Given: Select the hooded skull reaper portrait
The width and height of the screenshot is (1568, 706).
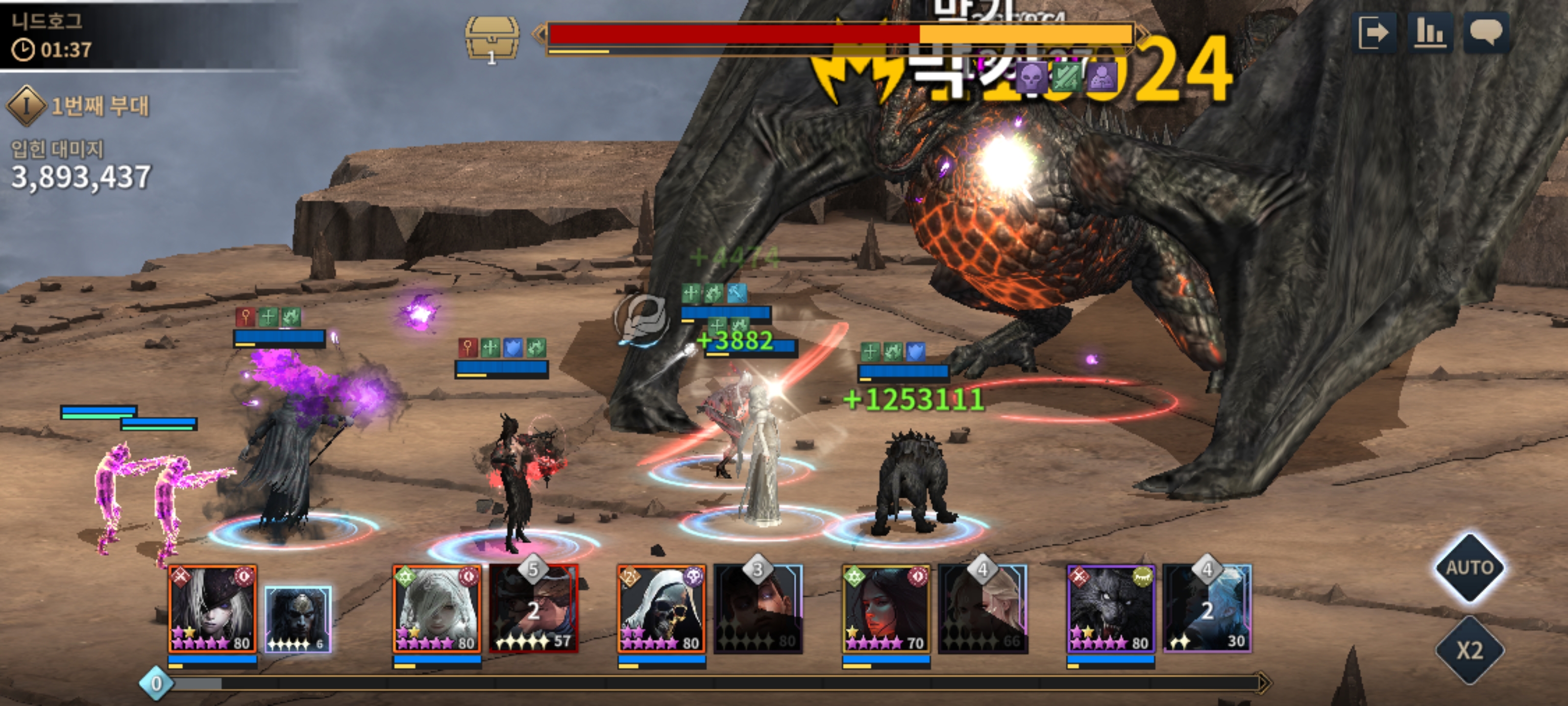Looking at the screenshot, I should click(x=661, y=608).
